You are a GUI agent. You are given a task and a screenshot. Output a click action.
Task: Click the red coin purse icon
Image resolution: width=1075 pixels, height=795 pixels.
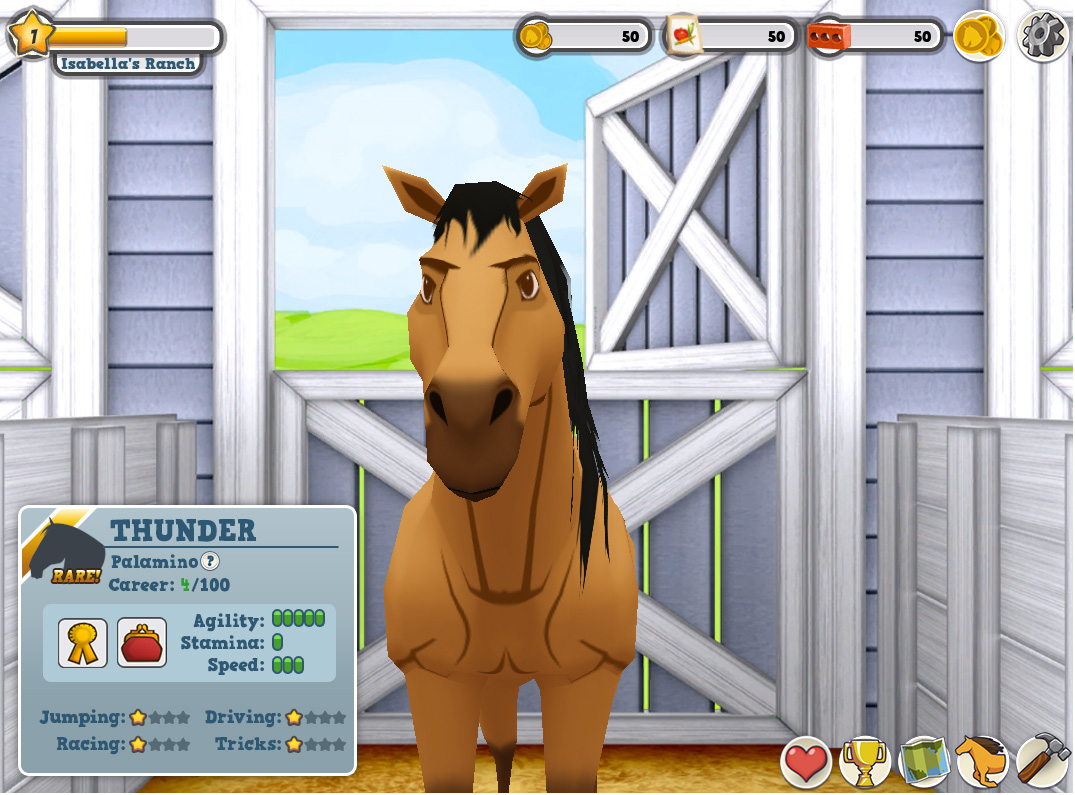(x=142, y=642)
